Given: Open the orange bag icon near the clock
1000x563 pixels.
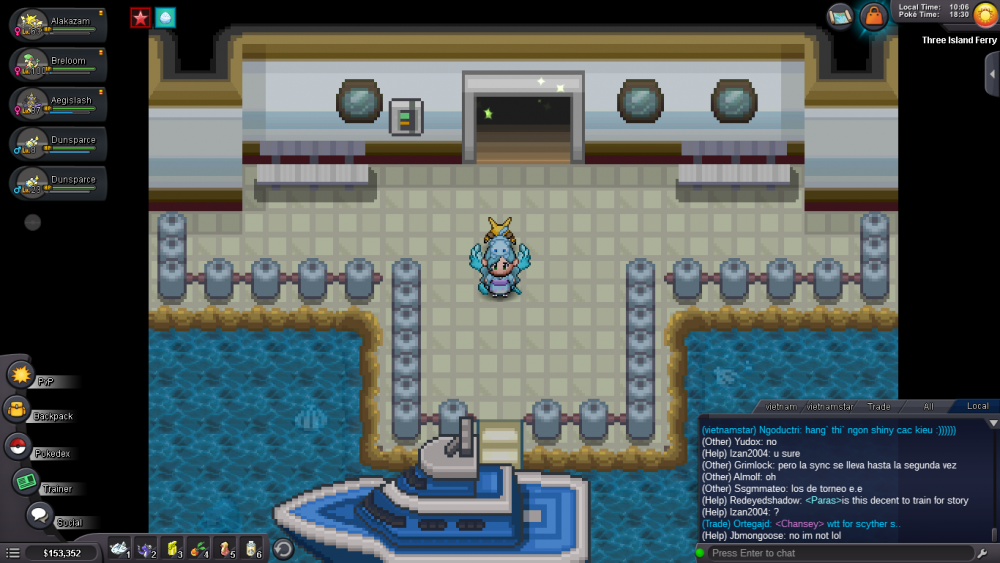Looking at the screenshot, I should (x=874, y=17).
